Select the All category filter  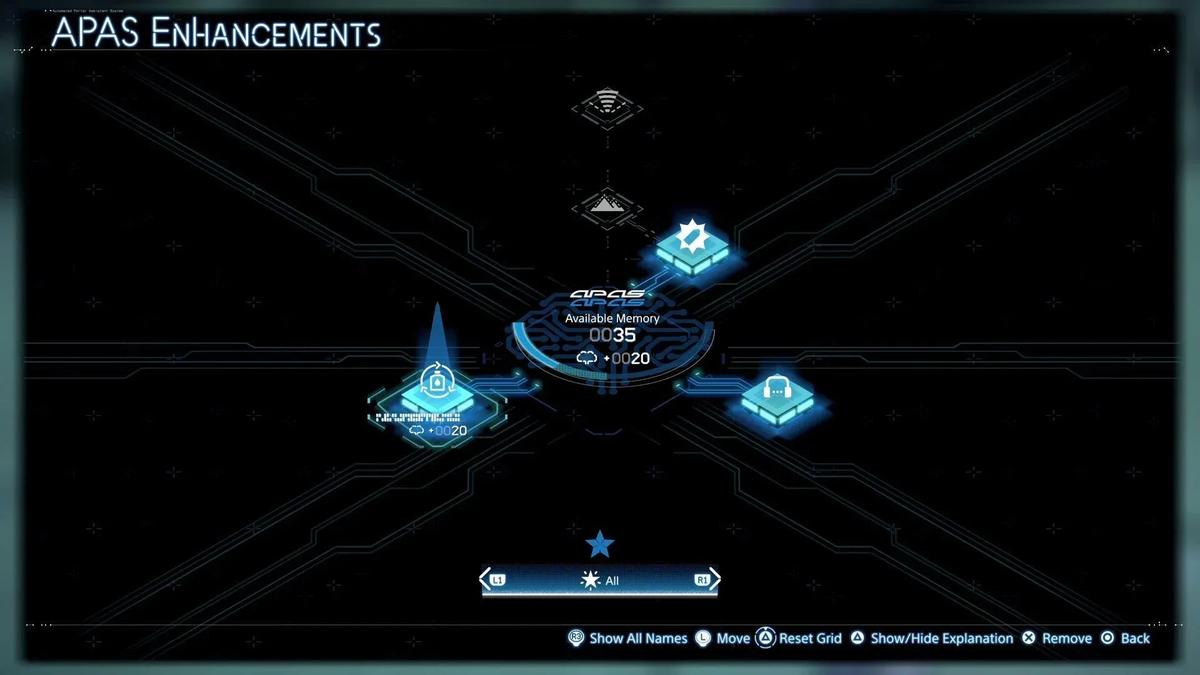click(600, 580)
